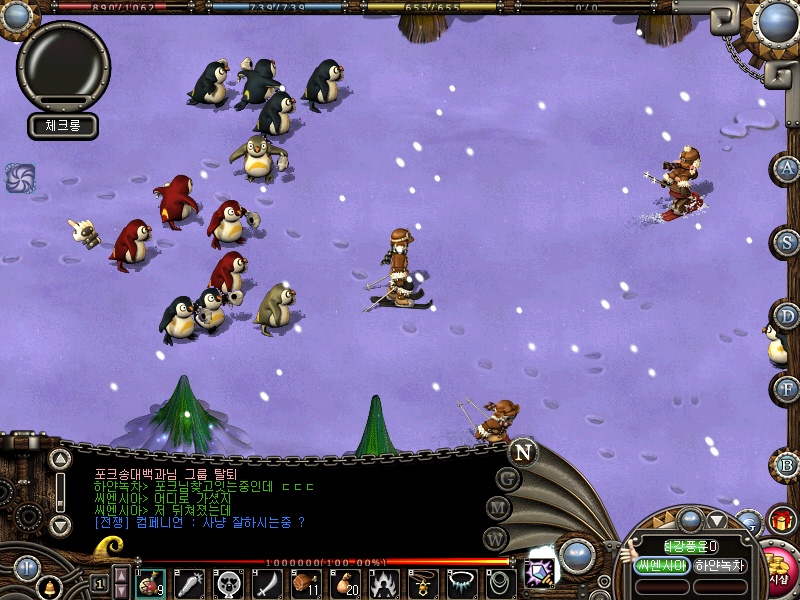
Task: Switch chat to the N channel
Action: pos(522,452)
